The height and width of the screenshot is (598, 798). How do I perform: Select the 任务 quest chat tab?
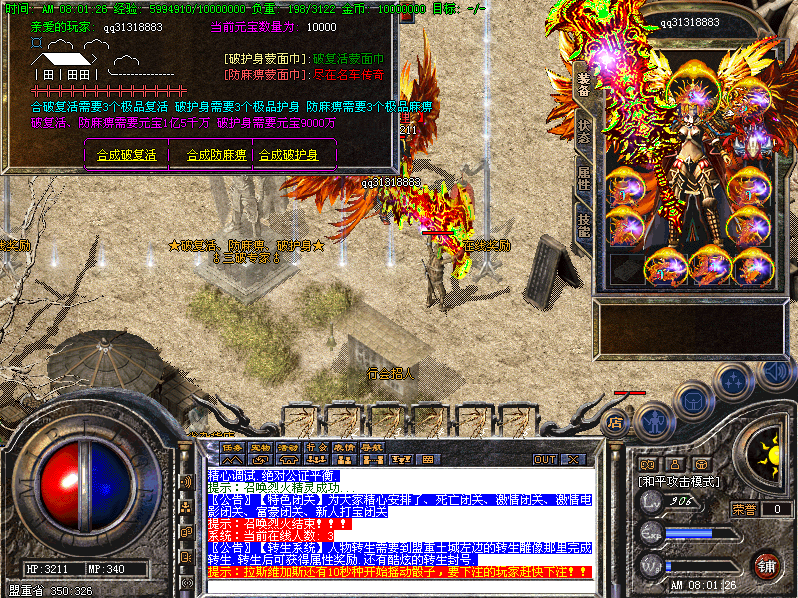233,447
